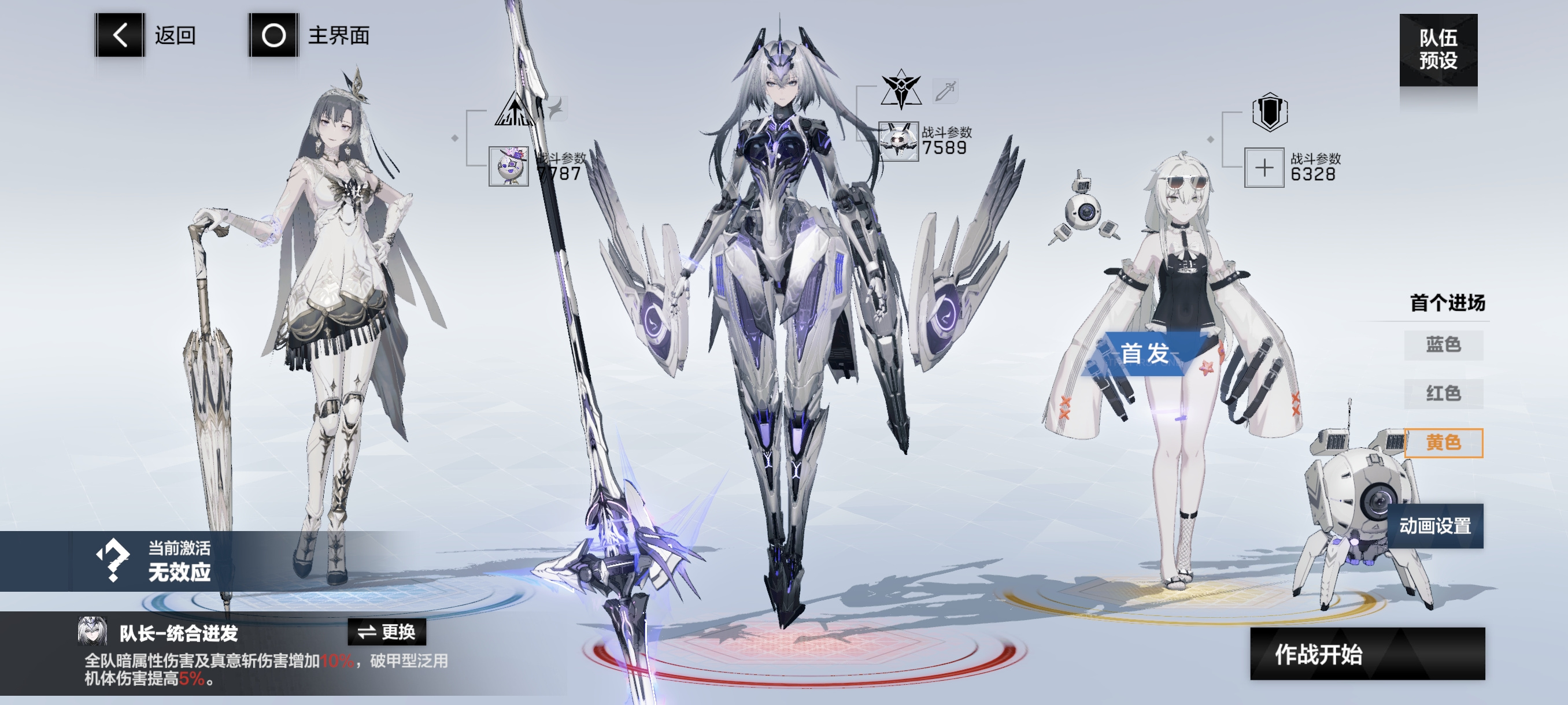Select 蓝色 as first entry position
The height and width of the screenshot is (705, 1568).
(x=1443, y=345)
